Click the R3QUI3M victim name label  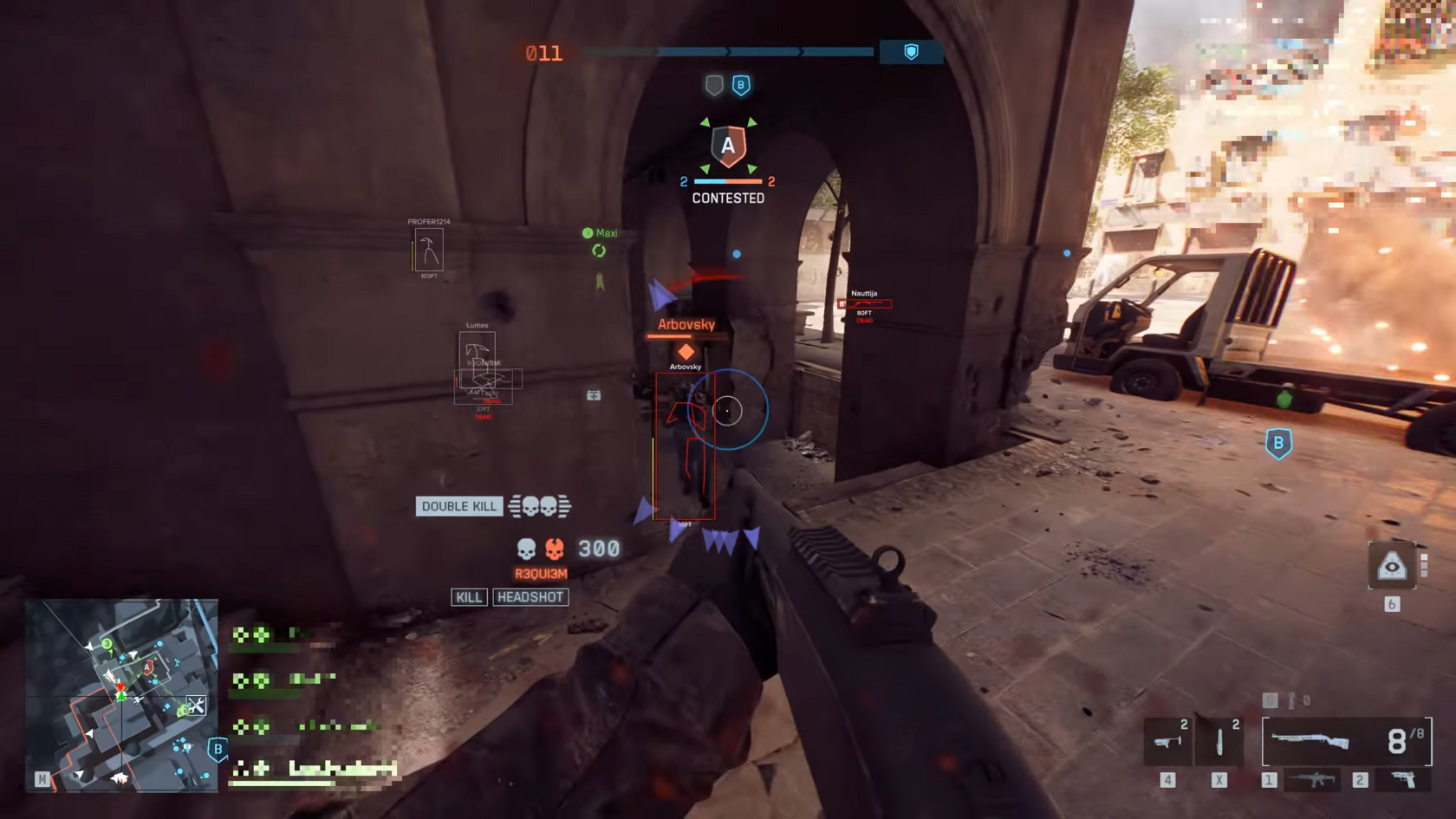[537, 573]
